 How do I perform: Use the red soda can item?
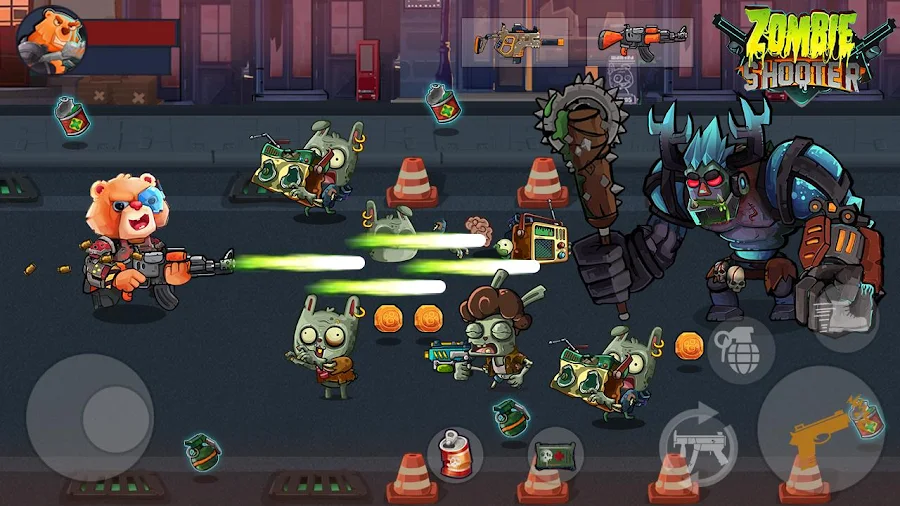[455, 456]
